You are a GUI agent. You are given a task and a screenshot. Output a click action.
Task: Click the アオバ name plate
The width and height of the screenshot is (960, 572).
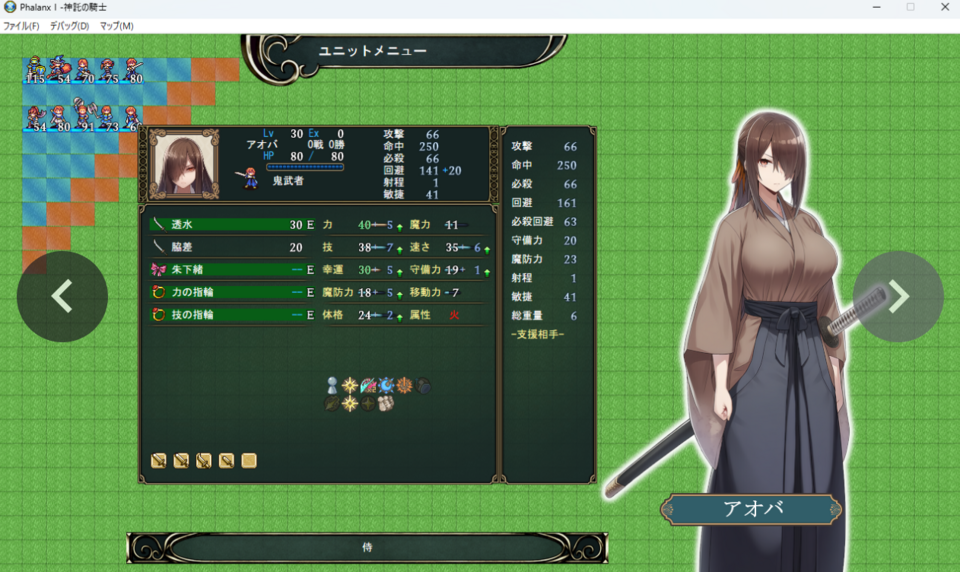(x=751, y=509)
